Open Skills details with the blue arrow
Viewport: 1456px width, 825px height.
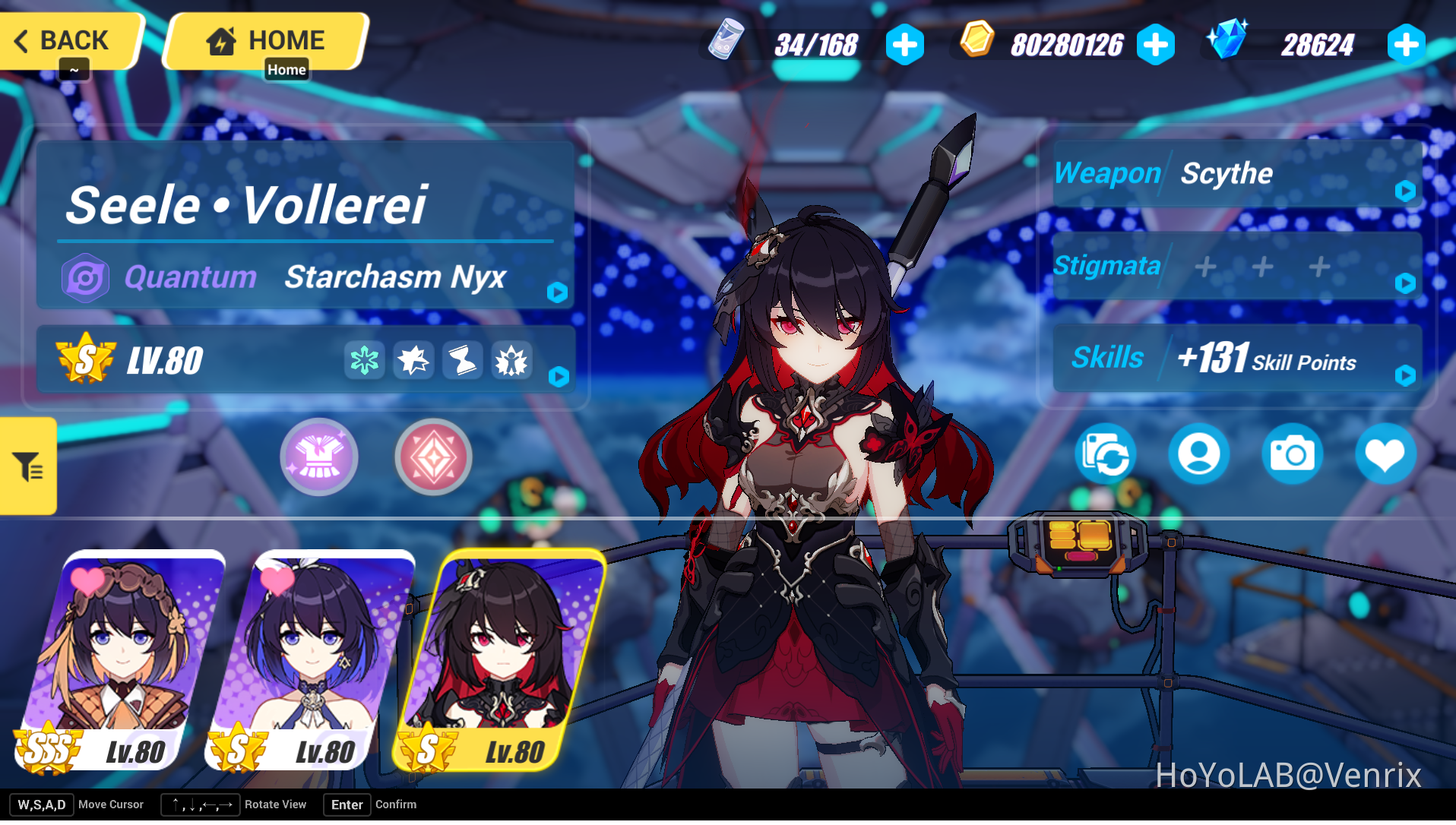point(1407,375)
